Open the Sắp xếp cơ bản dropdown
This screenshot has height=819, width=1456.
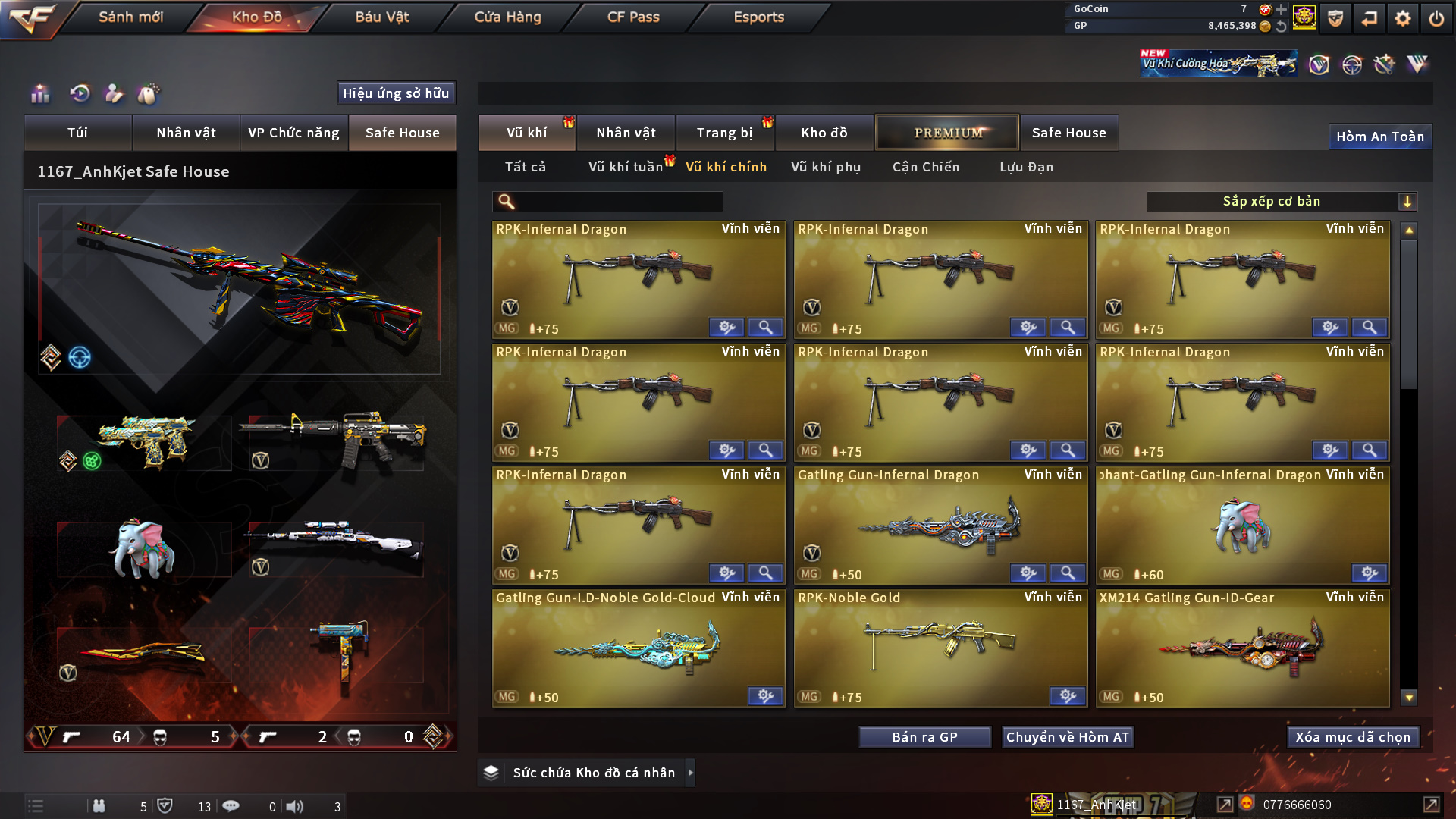[1281, 202]
